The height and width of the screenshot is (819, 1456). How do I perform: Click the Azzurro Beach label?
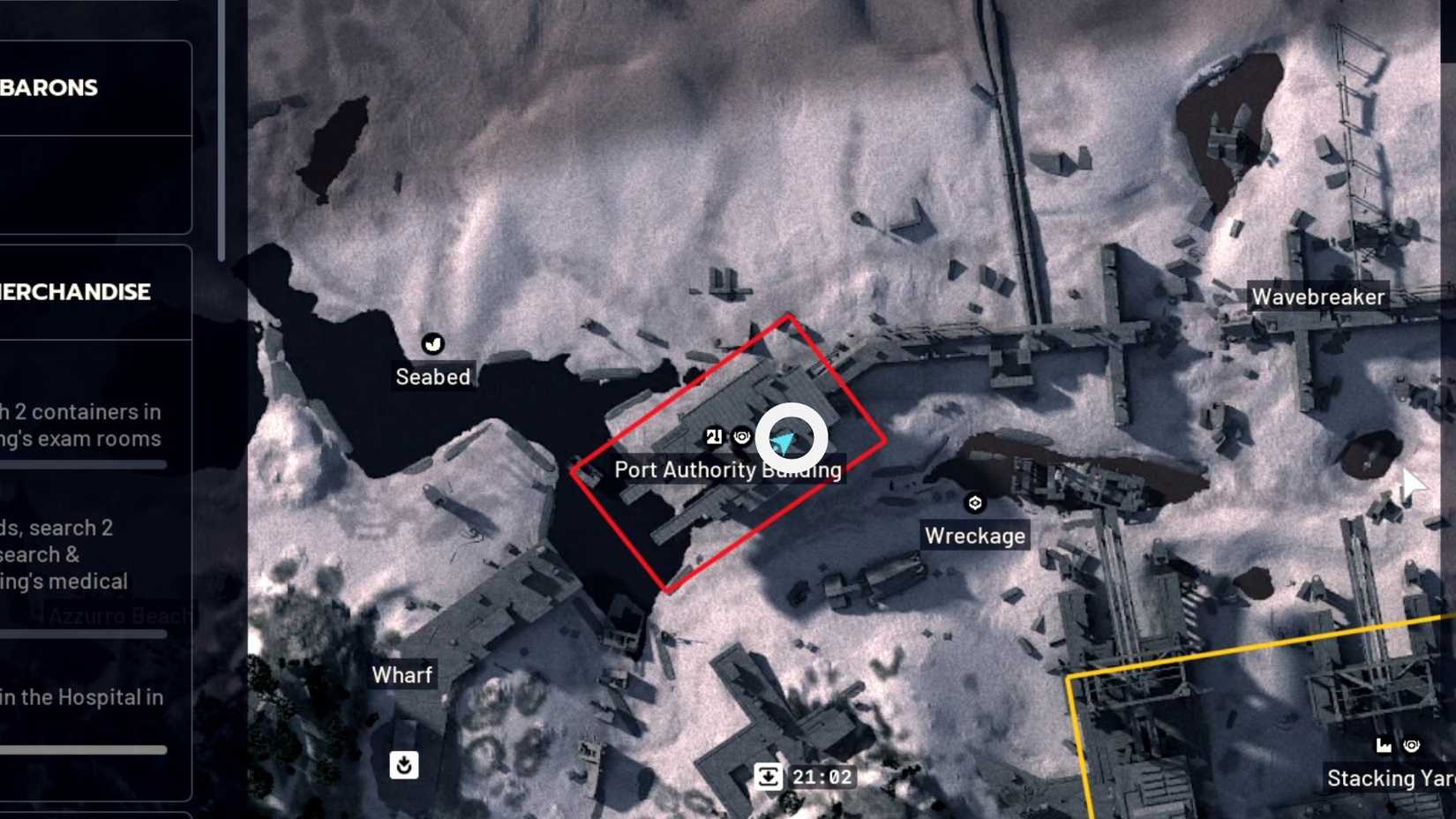pos(119,616)
